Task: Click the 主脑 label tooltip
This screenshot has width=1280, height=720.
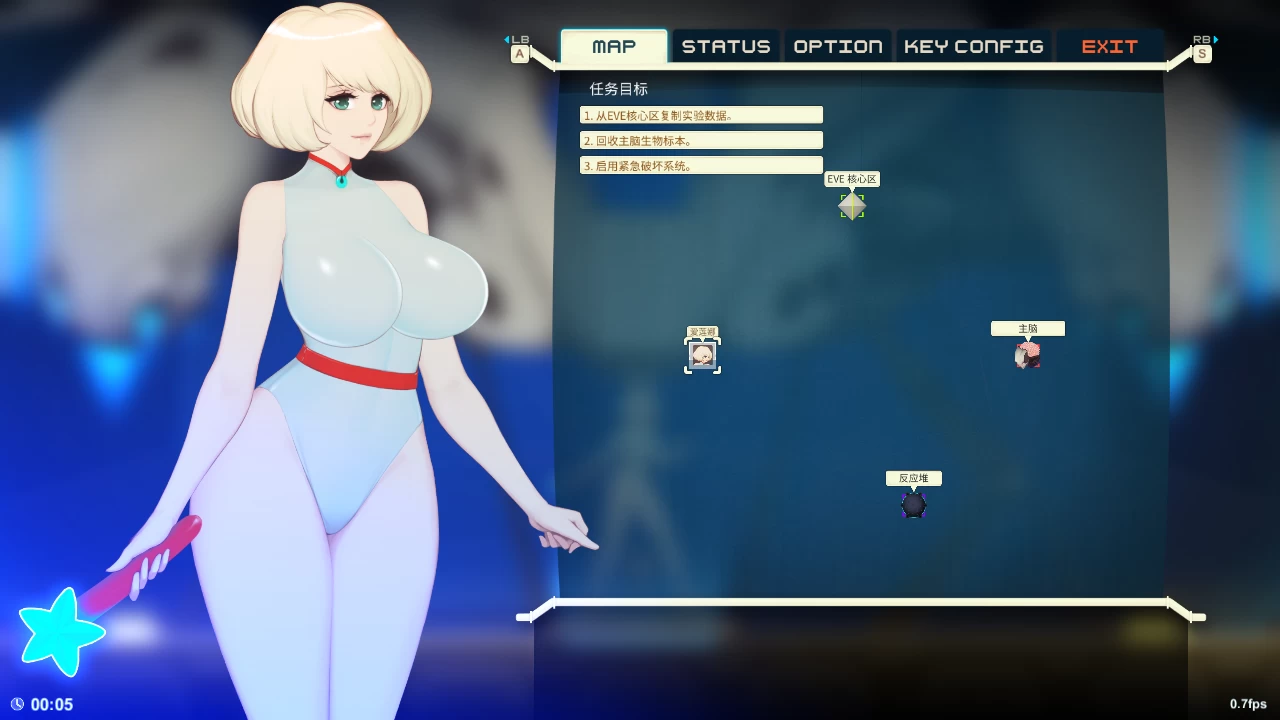Action: (x=1027, y=328)
